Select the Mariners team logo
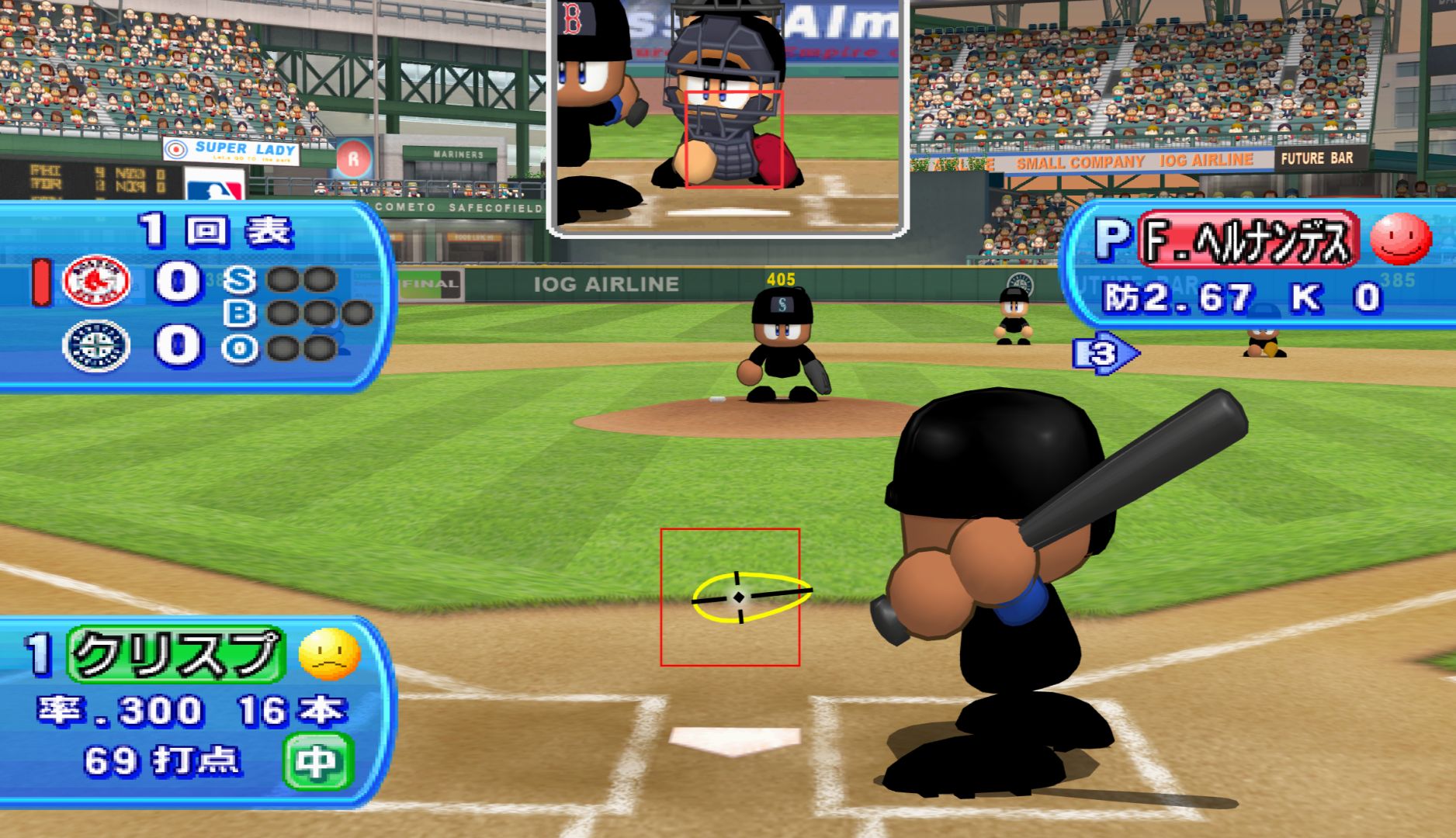1456x838 pixels. (96, 346)
